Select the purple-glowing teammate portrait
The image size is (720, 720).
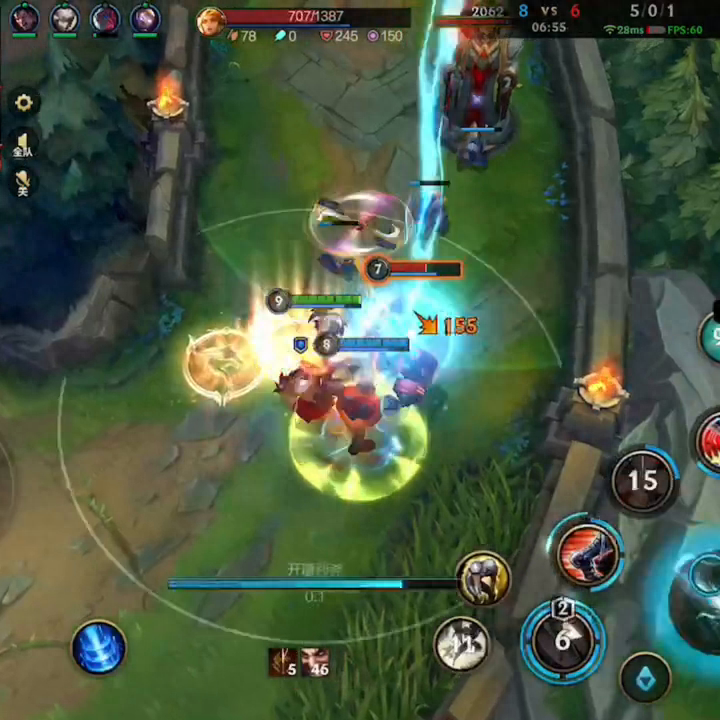click(145, 18)
